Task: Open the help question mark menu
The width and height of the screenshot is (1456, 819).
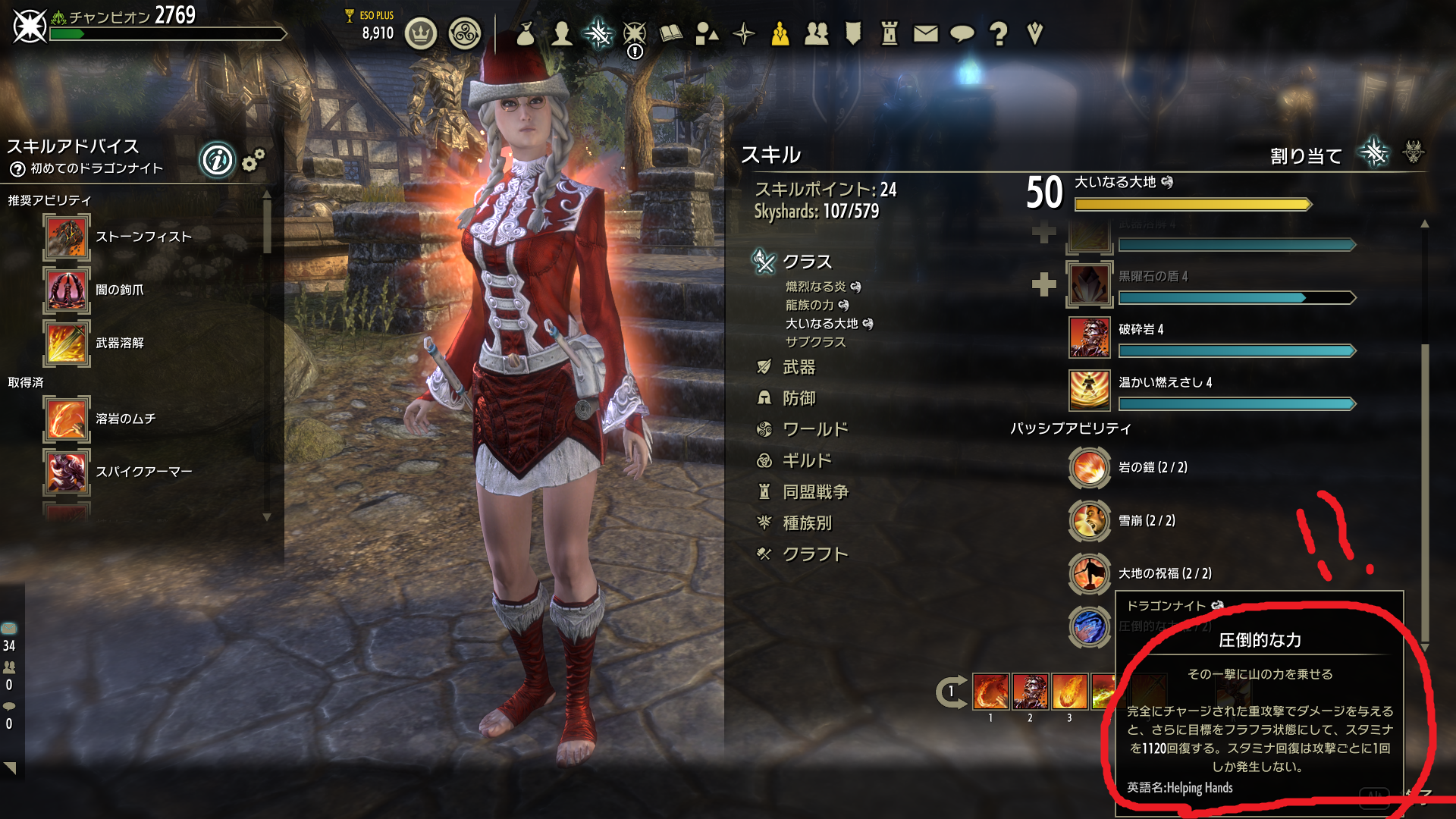Action: (x=999, y=33)
